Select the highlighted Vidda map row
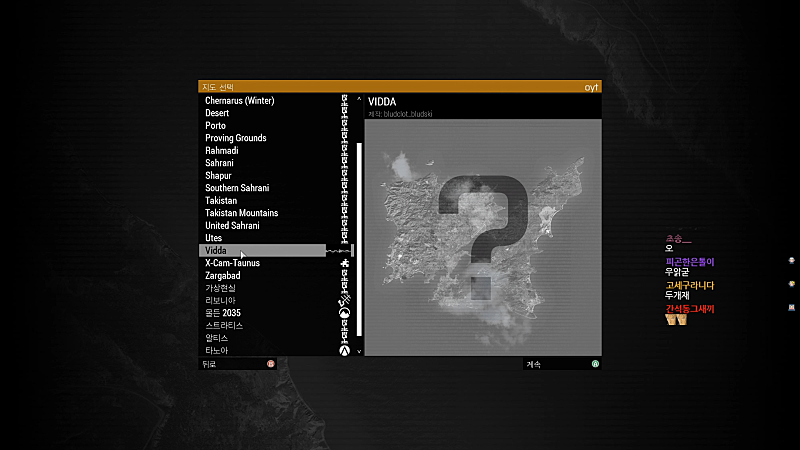Image resolution: width=800 pixels, height=450 pixels. 262,251
